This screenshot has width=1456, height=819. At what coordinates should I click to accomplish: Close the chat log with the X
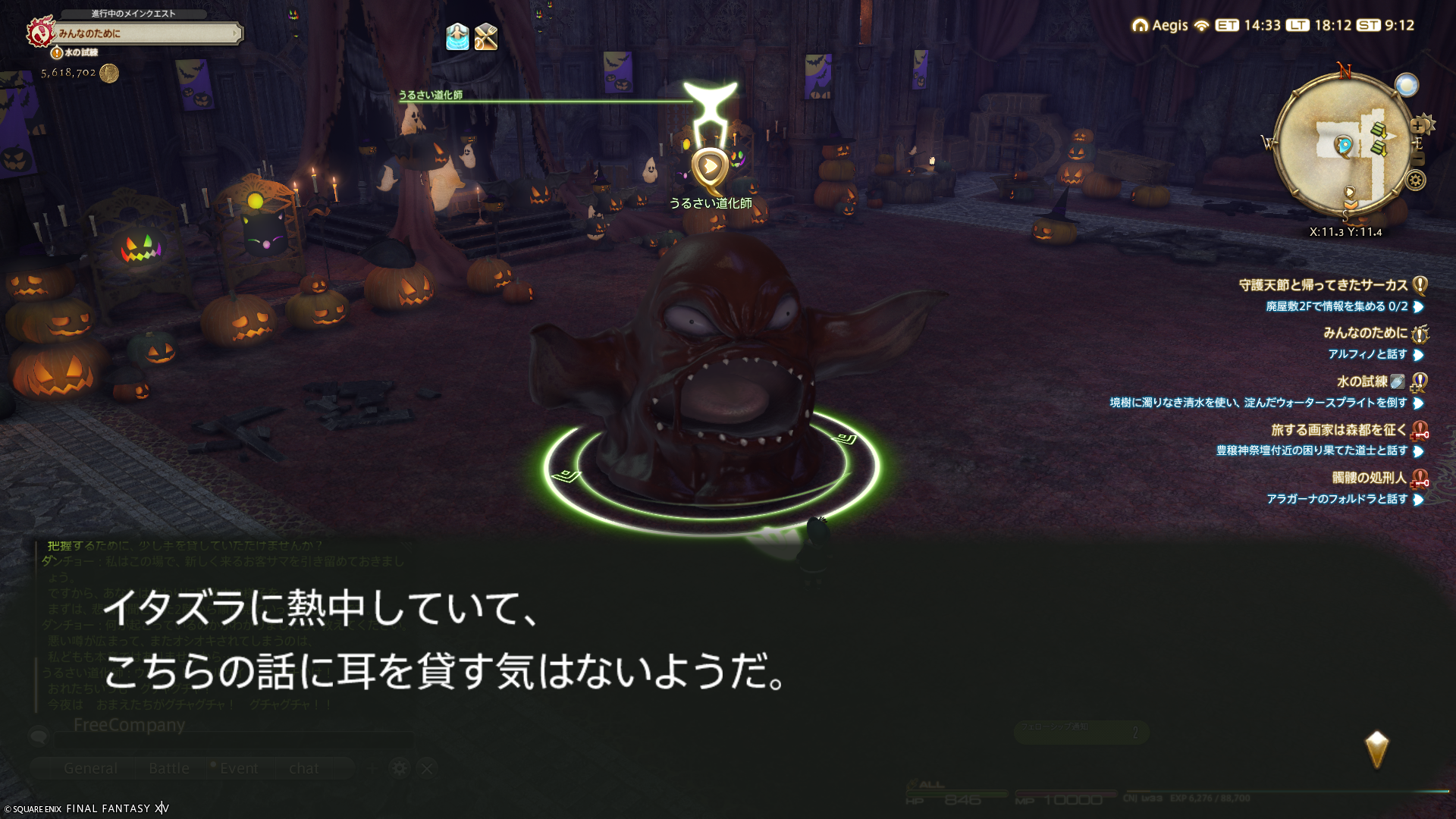(x=427, y=768)
